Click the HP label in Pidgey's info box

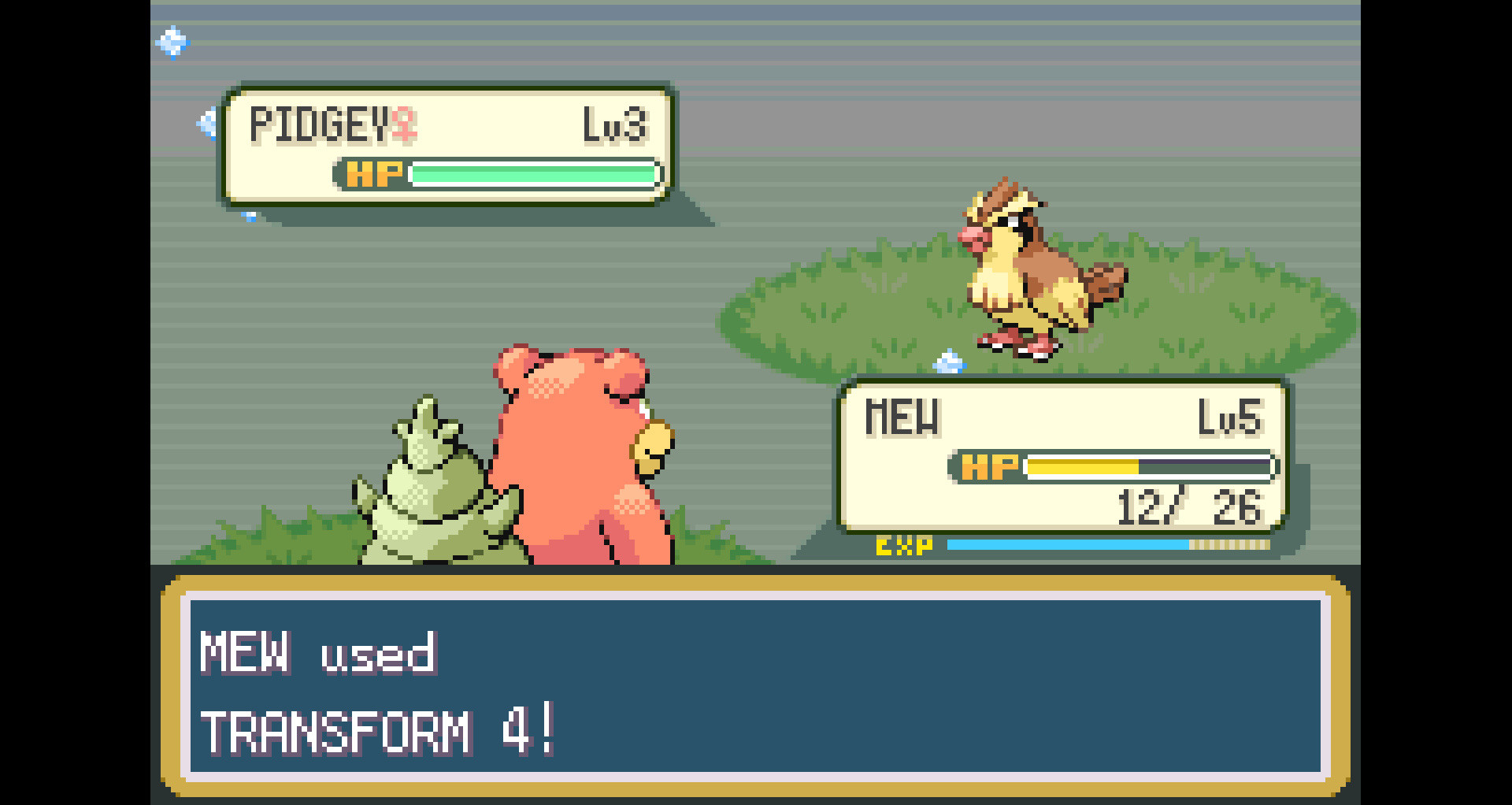[x=374, y=174]
